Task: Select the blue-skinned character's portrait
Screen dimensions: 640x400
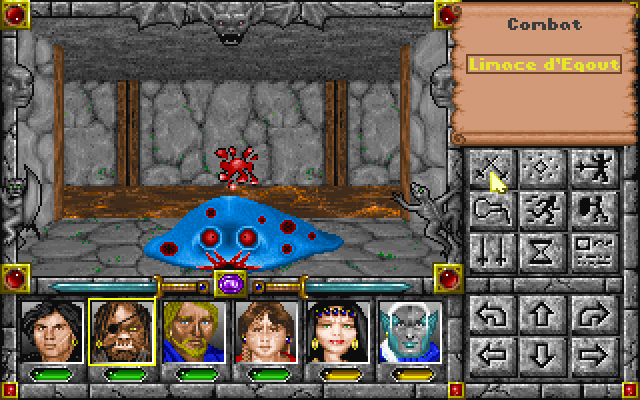Action: 410,330
